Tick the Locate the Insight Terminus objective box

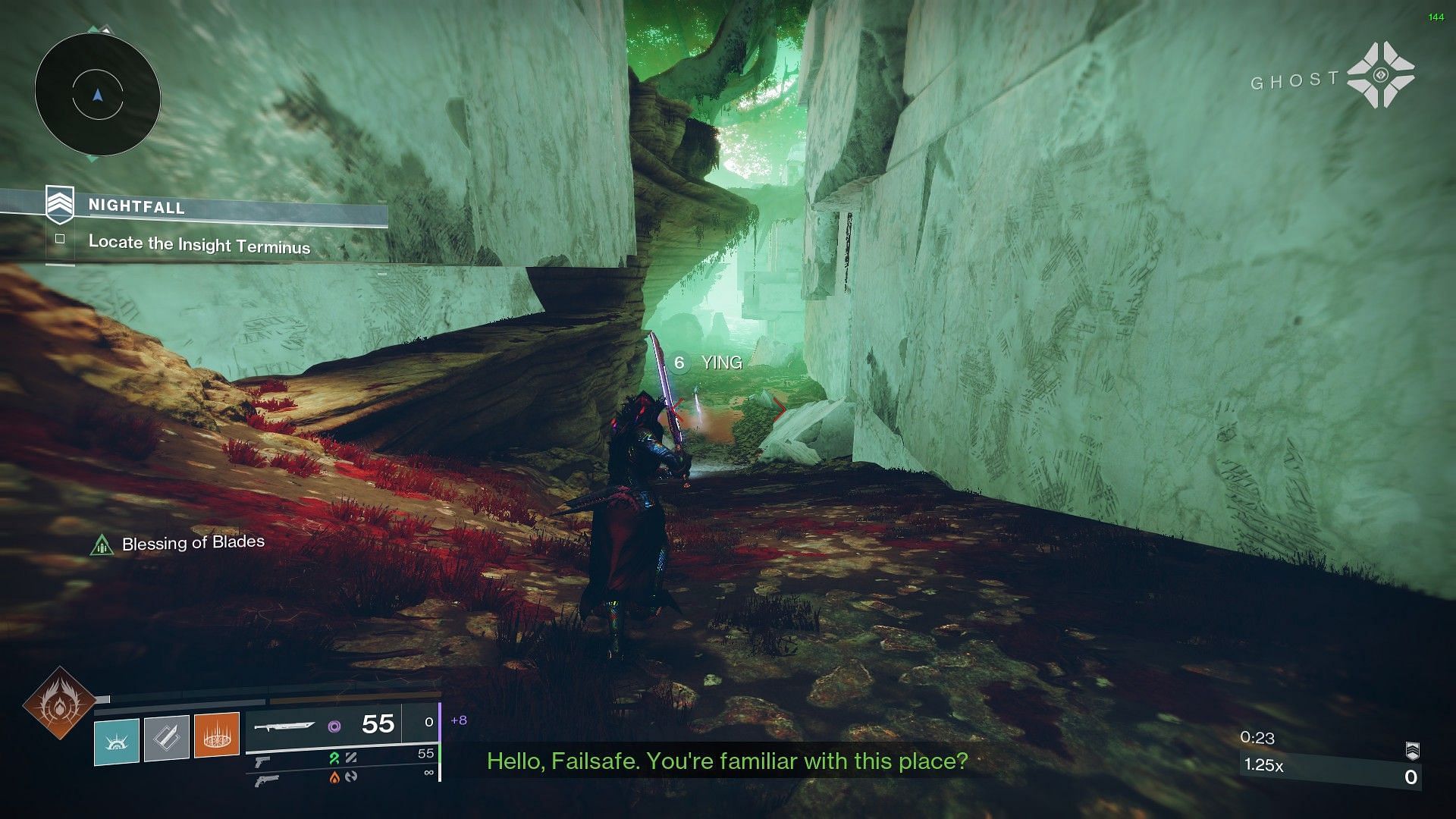(x=60, y=239)
